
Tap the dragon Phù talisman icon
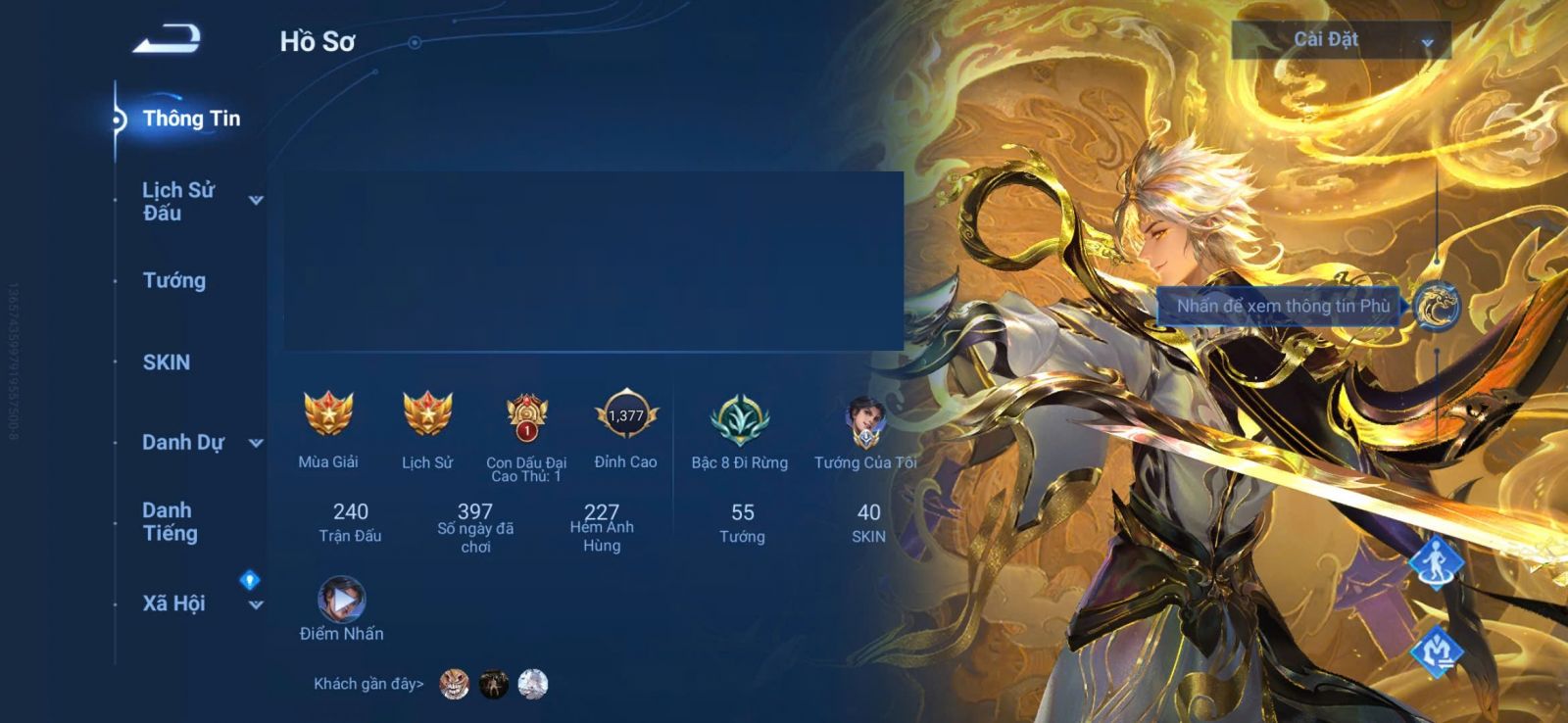[1437, 306]
